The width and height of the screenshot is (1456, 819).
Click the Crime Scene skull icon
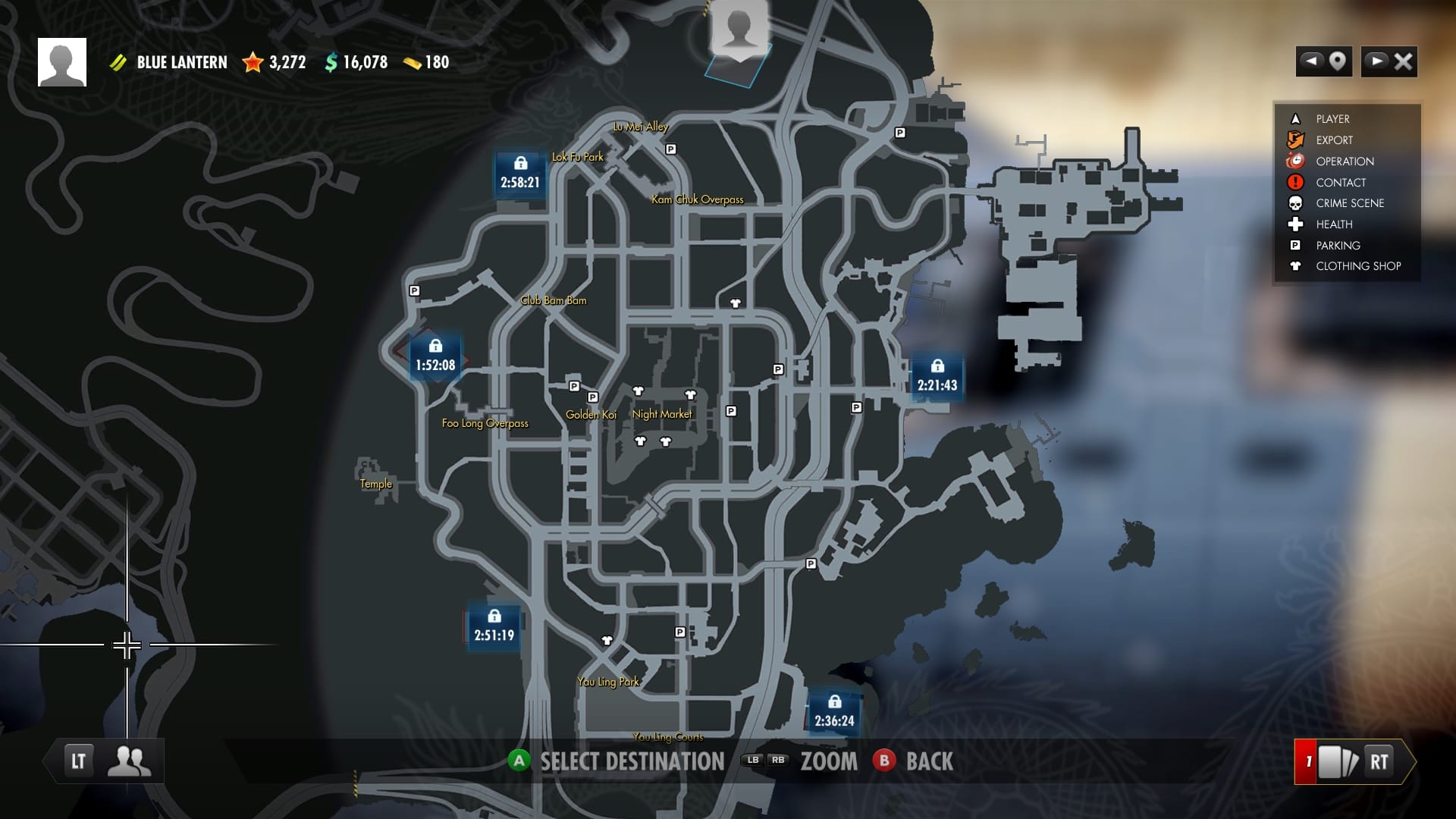1294,202
